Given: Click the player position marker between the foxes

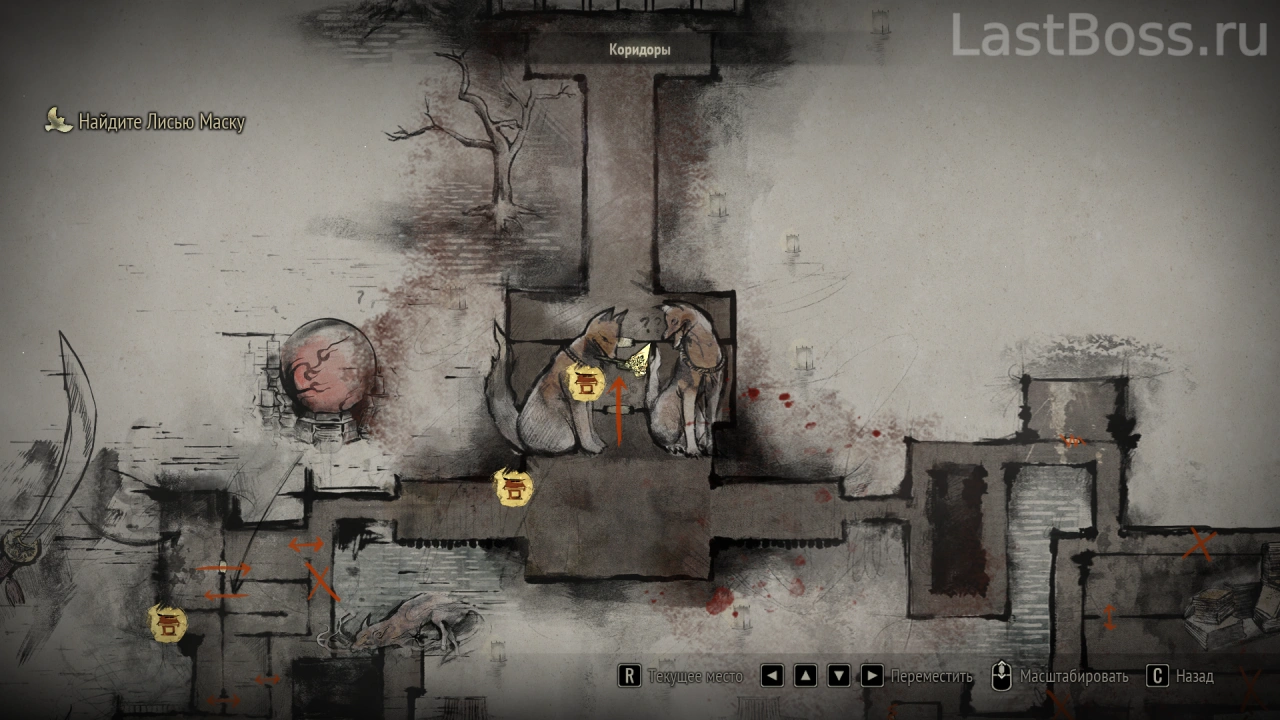Looking at the screenshot, I should [x=636, y=359].
